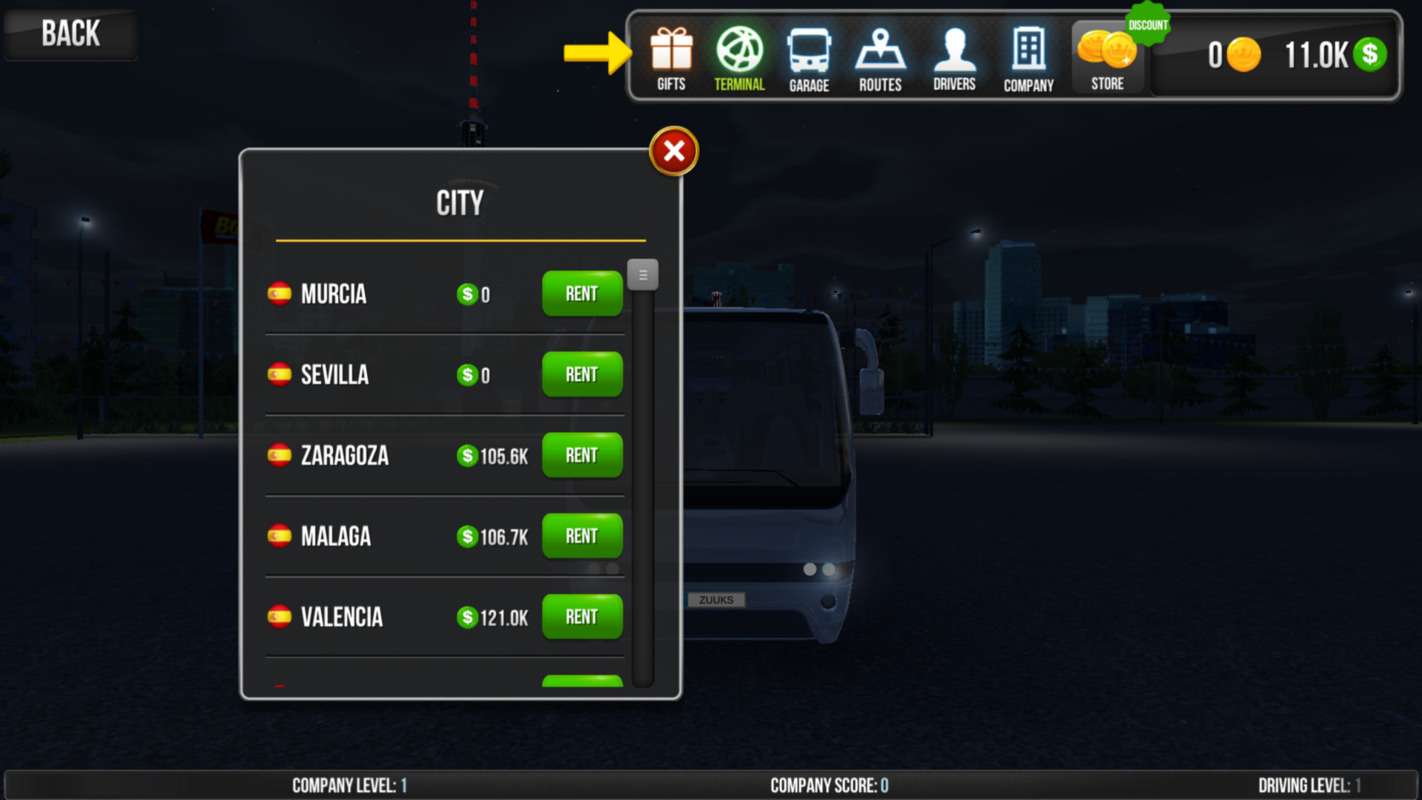1422x800 pixels.
Task: Go back using the Back button
Action: tap(70, 34)
